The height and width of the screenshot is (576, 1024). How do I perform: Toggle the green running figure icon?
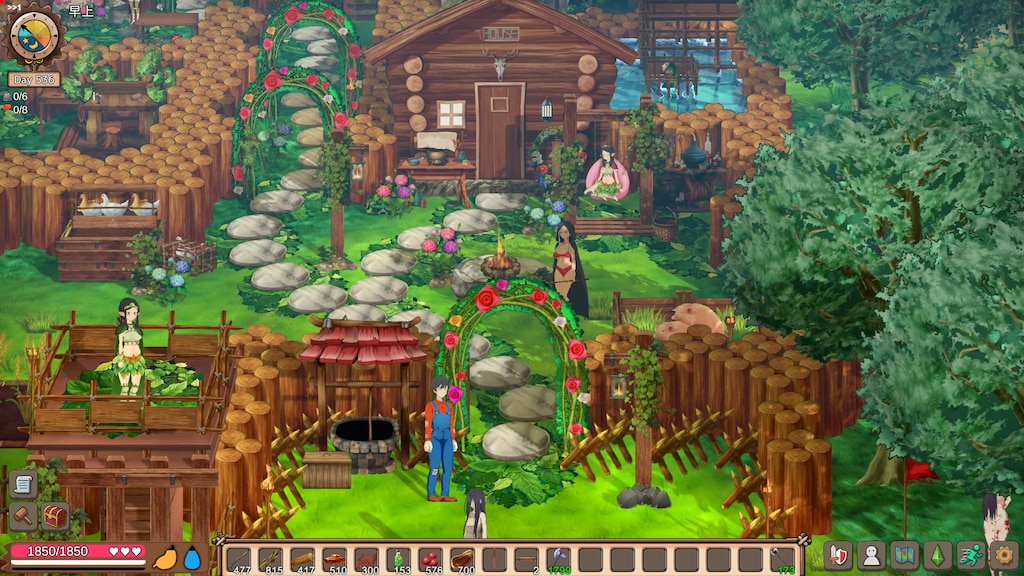point(970,555)
